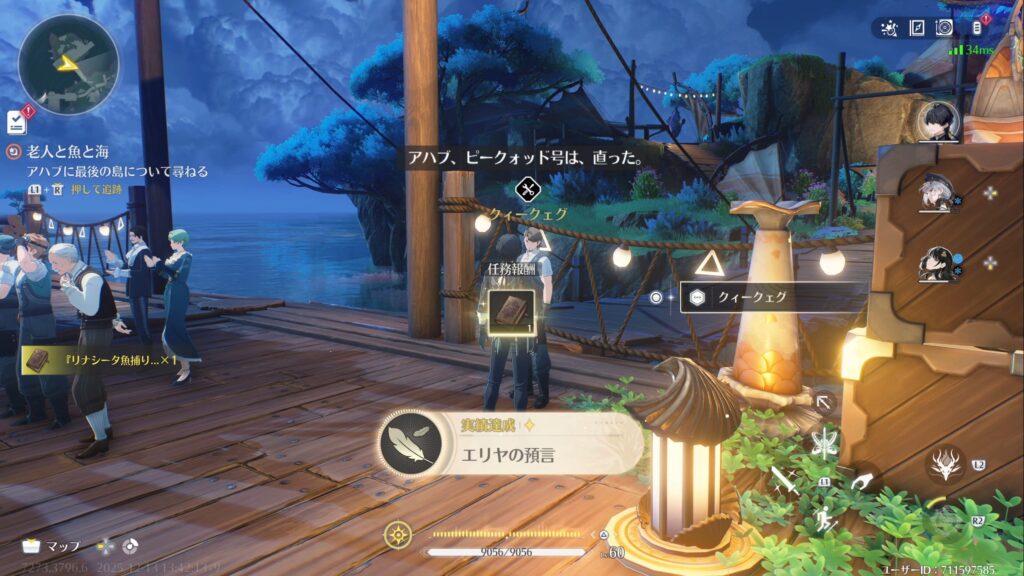Viewport: 1024px width, 576px height.
Task: Open the circular minimap
Action: [x=68, y=64]
